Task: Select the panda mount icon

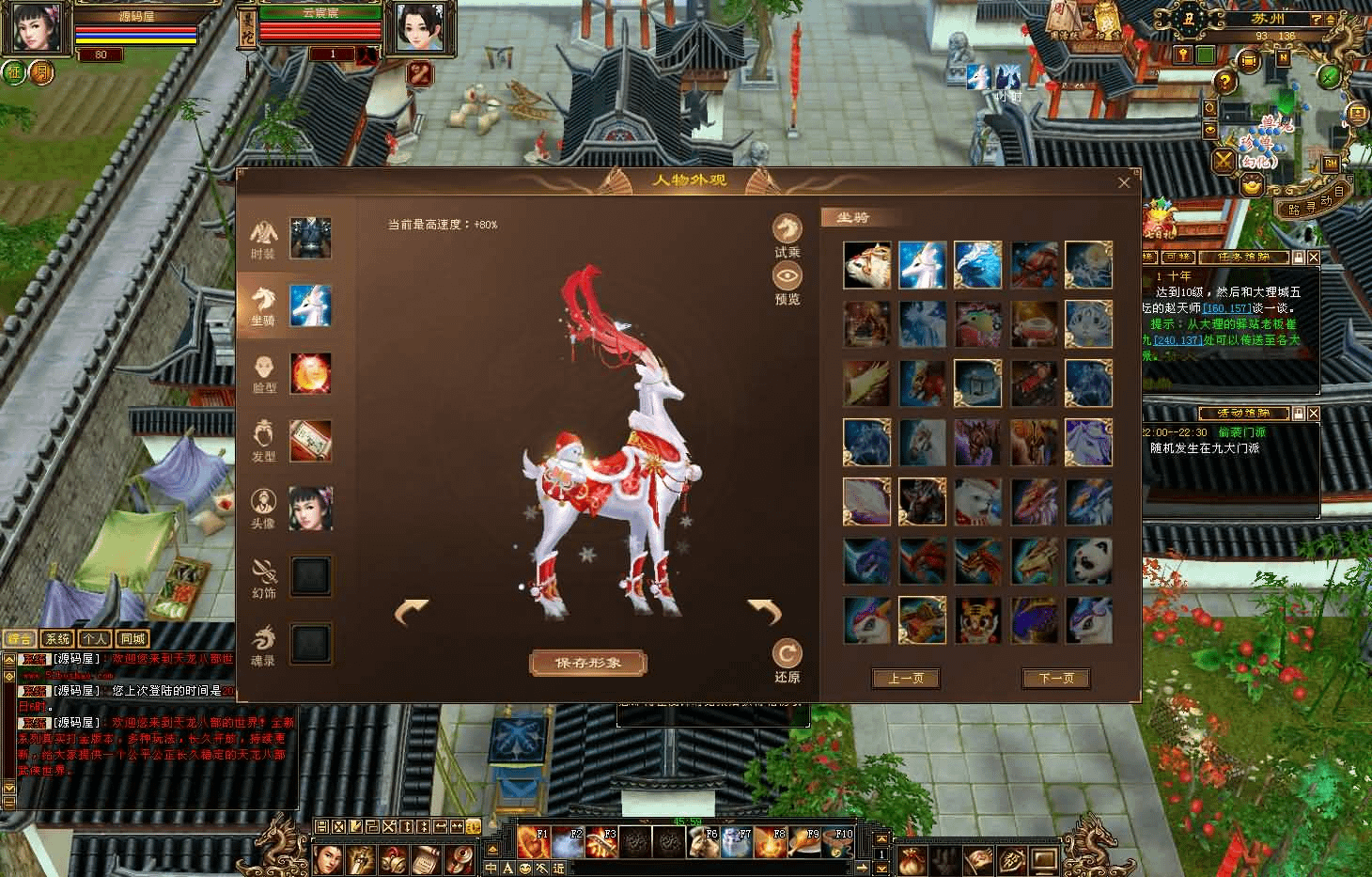Action: [x=1089, y=561]
